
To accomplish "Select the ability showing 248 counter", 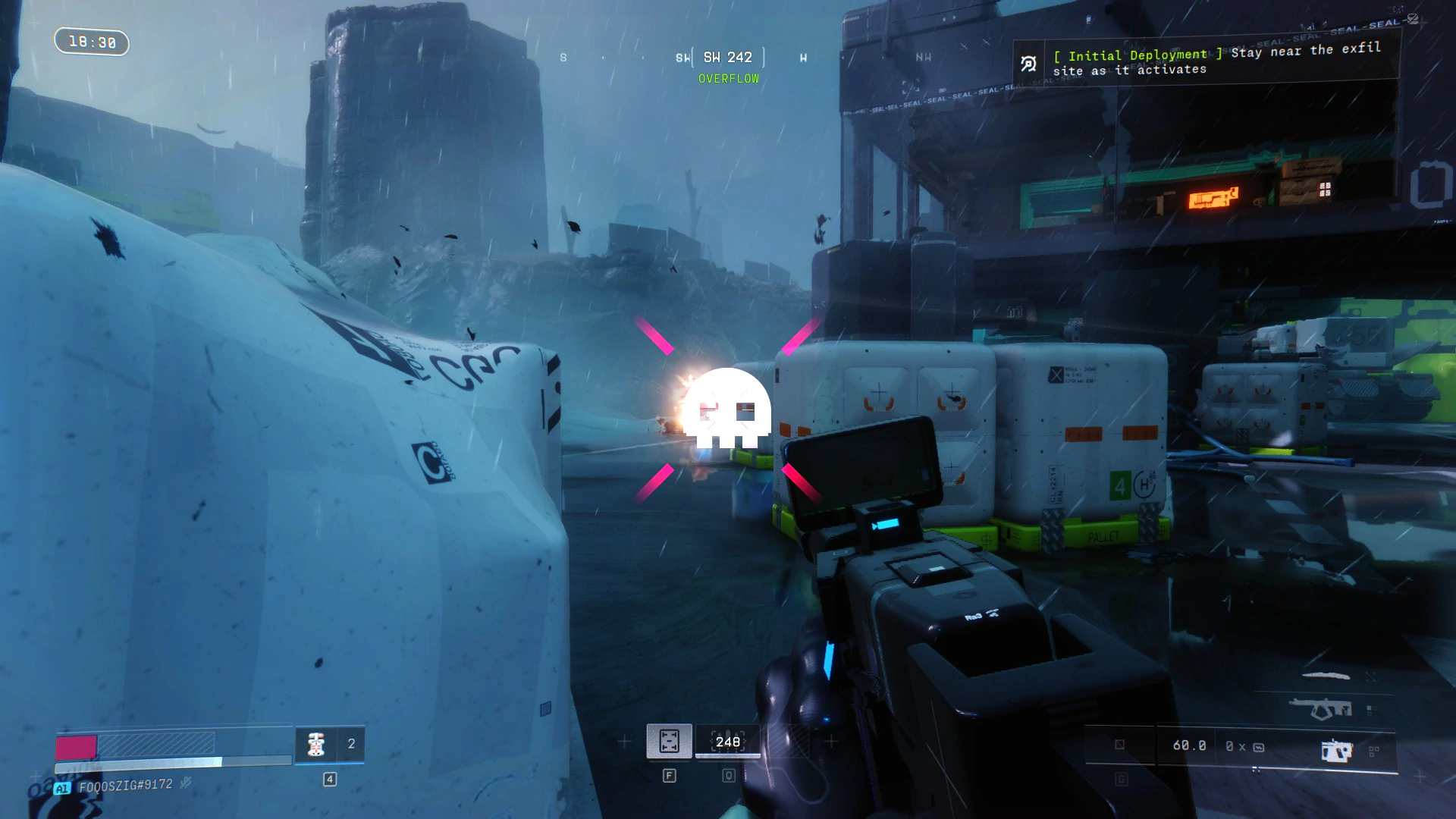I will (x=727, y=742).
